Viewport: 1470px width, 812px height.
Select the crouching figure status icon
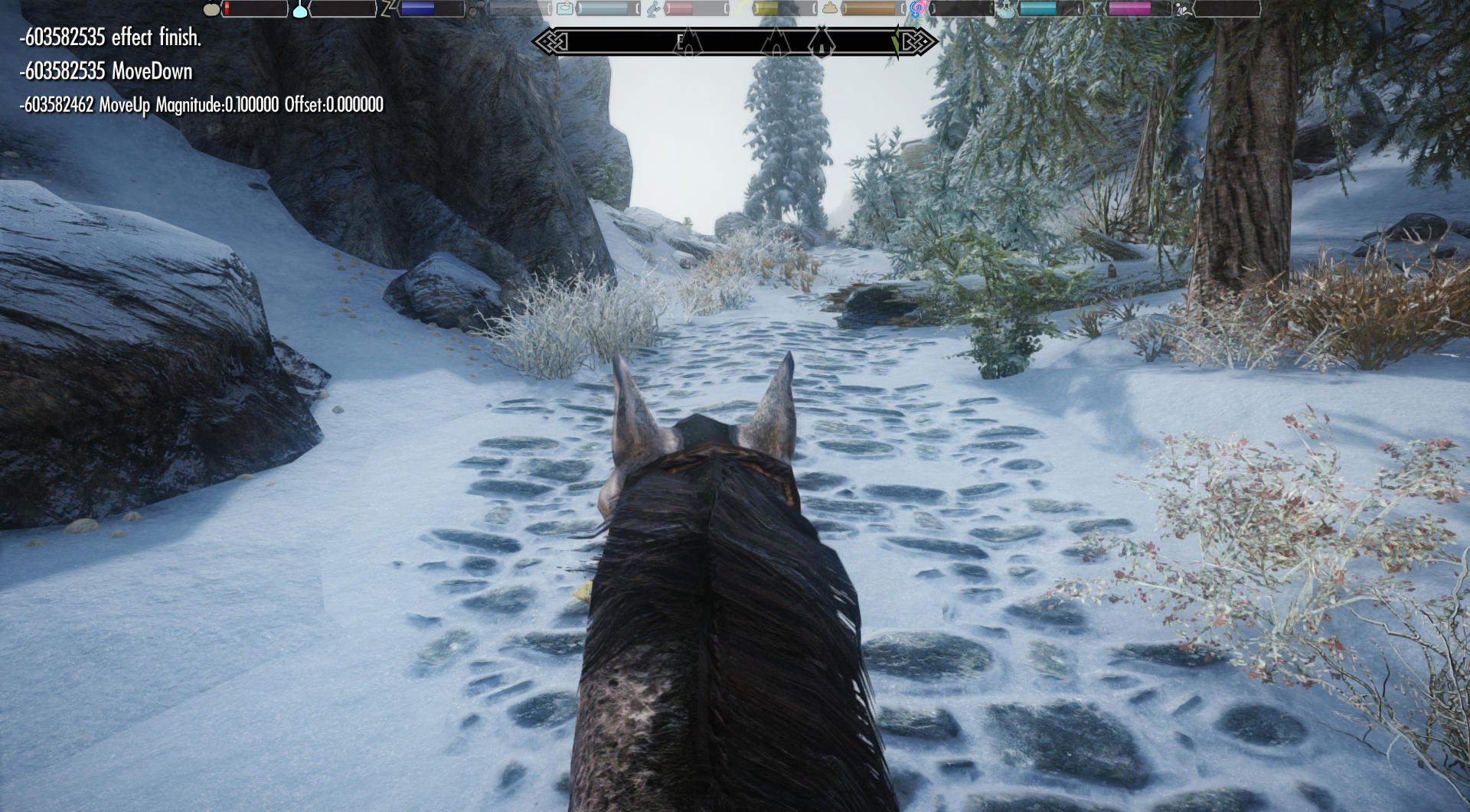[x=653, y=9]
